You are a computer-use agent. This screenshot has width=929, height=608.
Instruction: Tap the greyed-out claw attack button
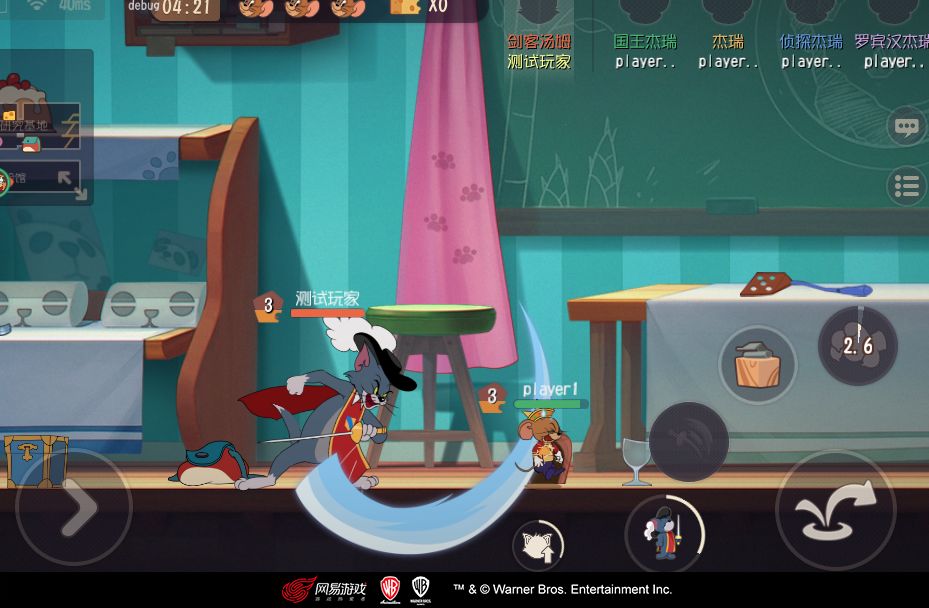pyautogui.click(x=688, y=441)
